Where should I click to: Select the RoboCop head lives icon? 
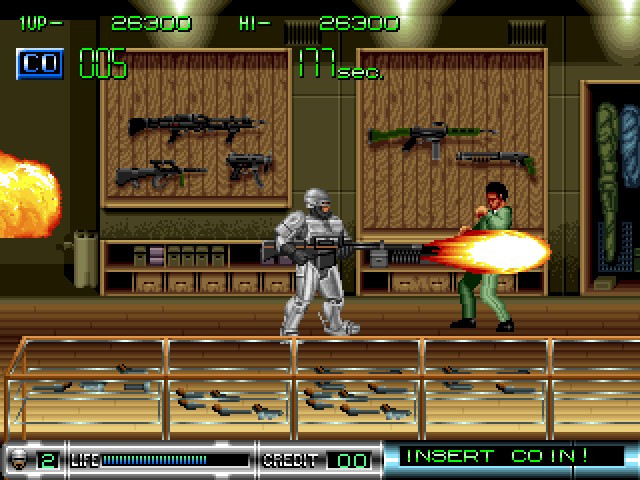18,460
